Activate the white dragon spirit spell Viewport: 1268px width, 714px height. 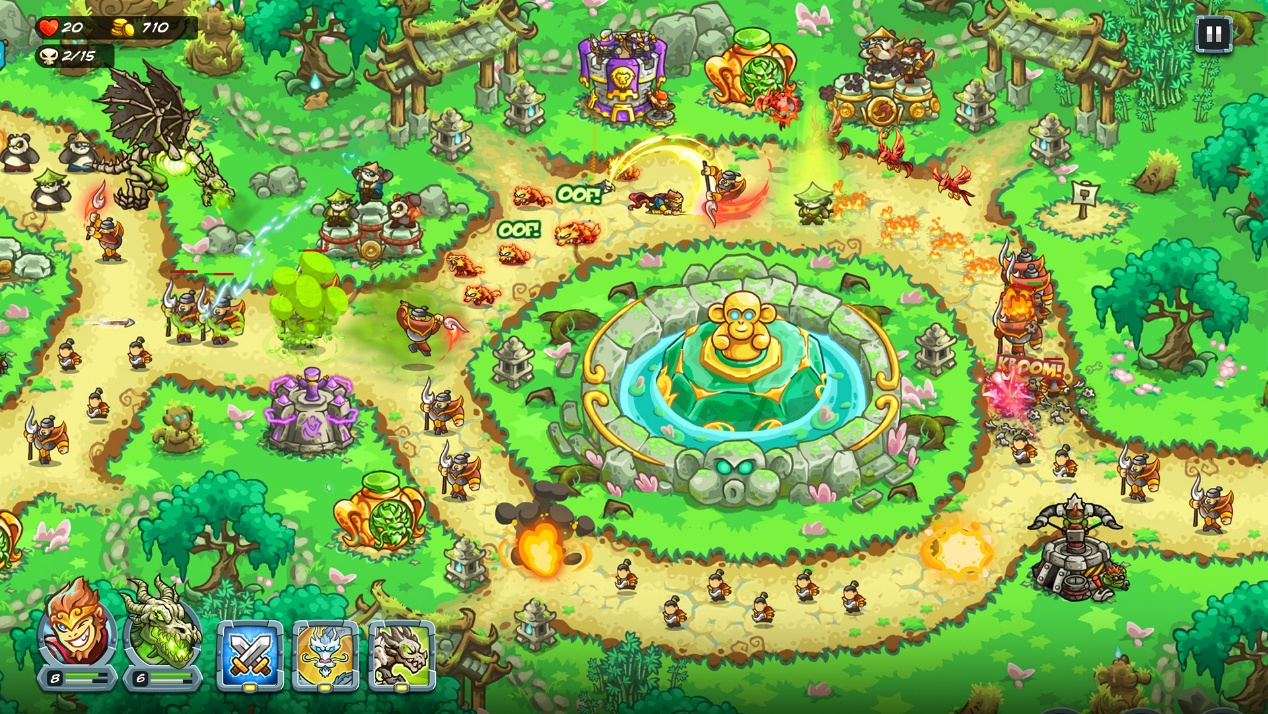(x=326, y=655)
